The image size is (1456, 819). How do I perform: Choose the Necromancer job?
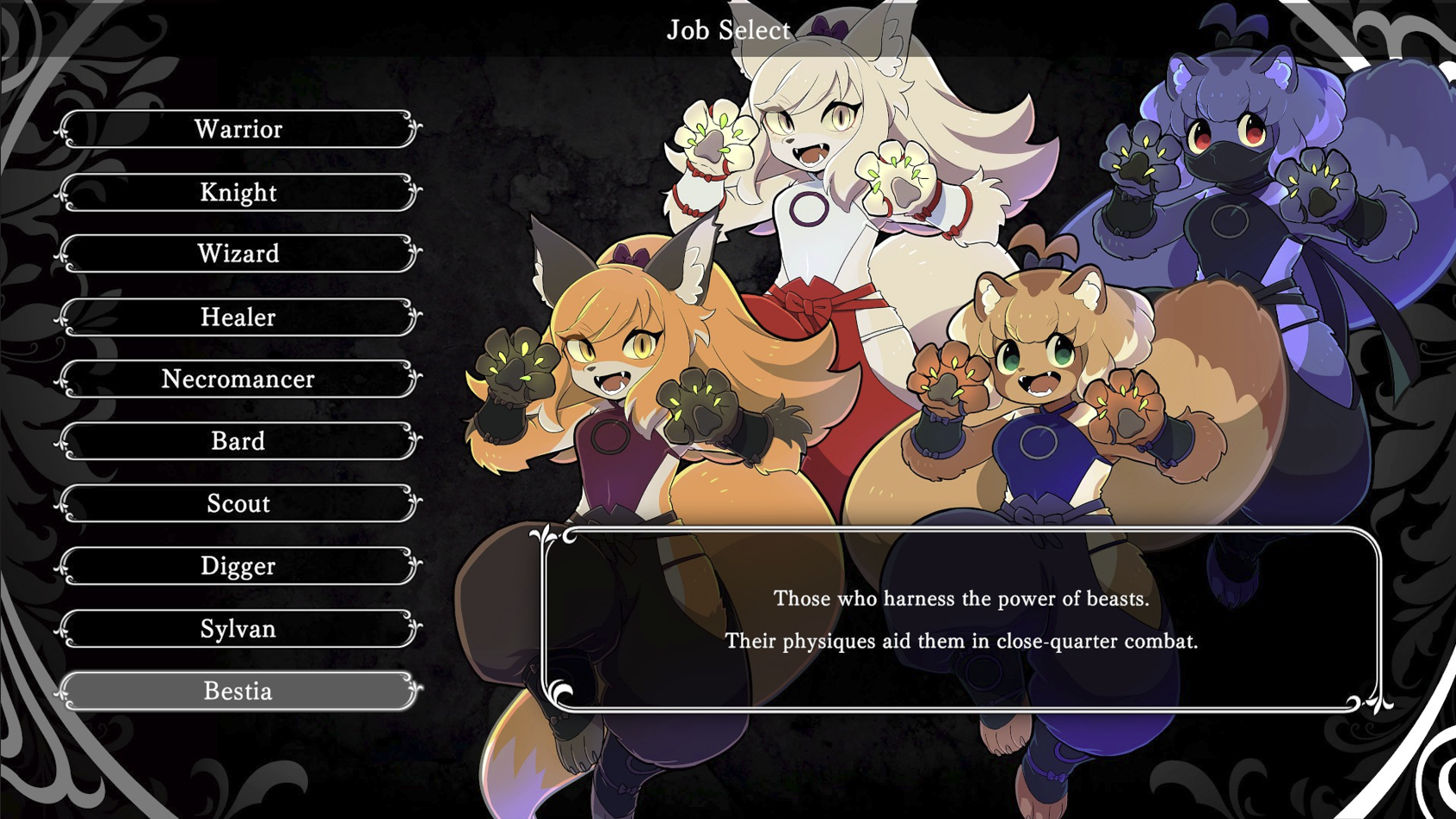(238, 379)
